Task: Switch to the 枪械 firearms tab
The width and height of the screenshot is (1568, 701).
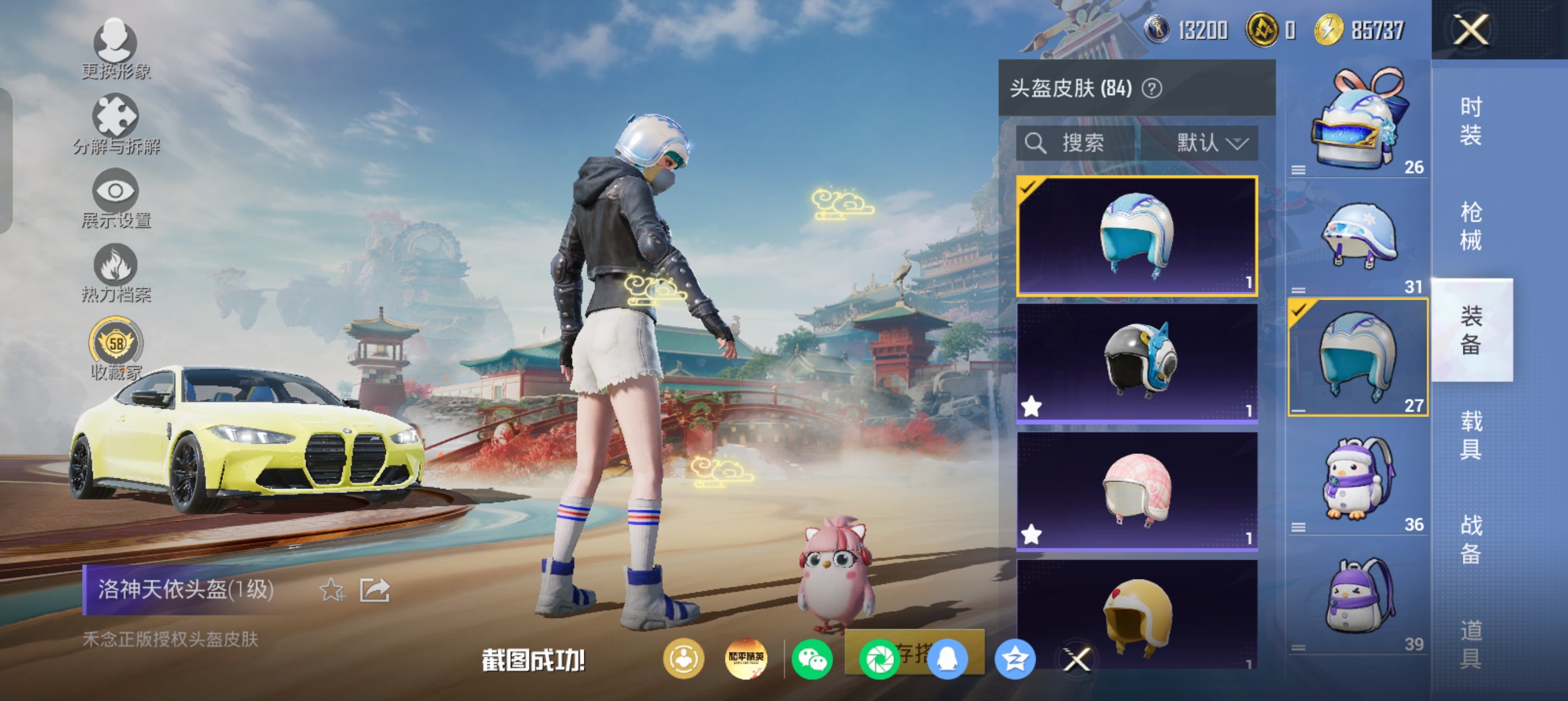Action: click(x=1471, y=225)
